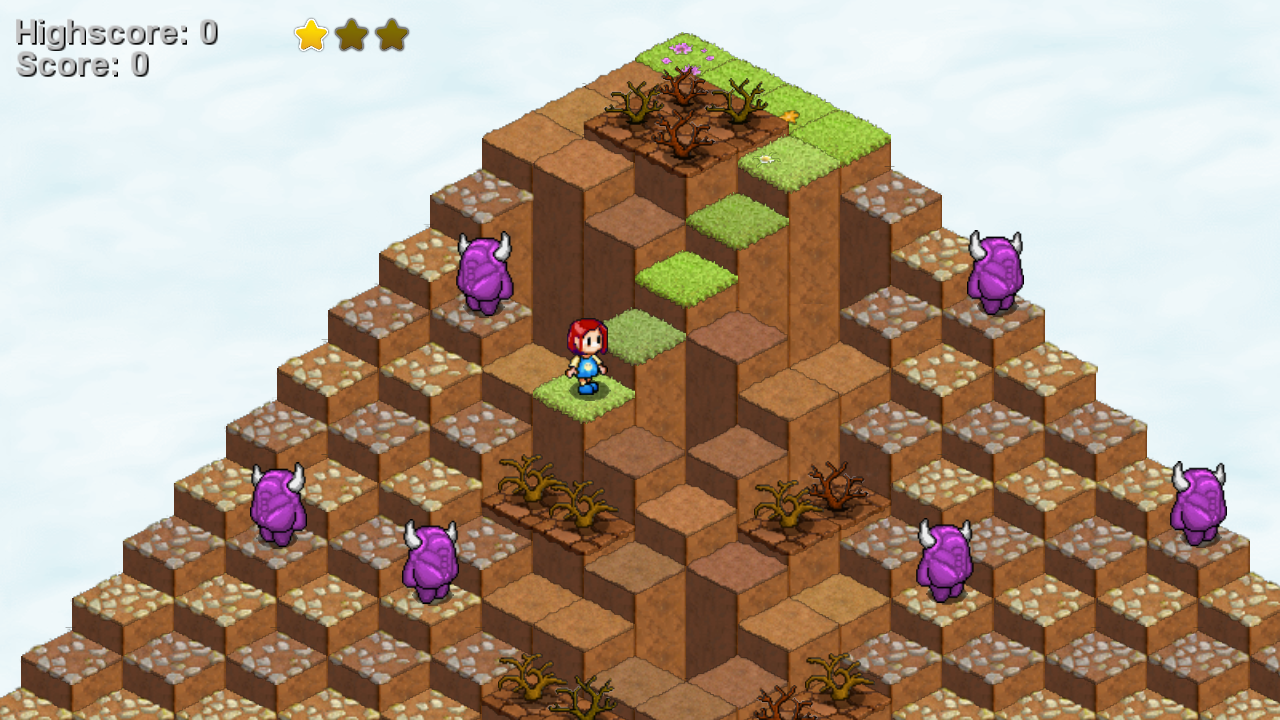Click the first gold star icon
Screen dimensions: 1280x720
313,36
